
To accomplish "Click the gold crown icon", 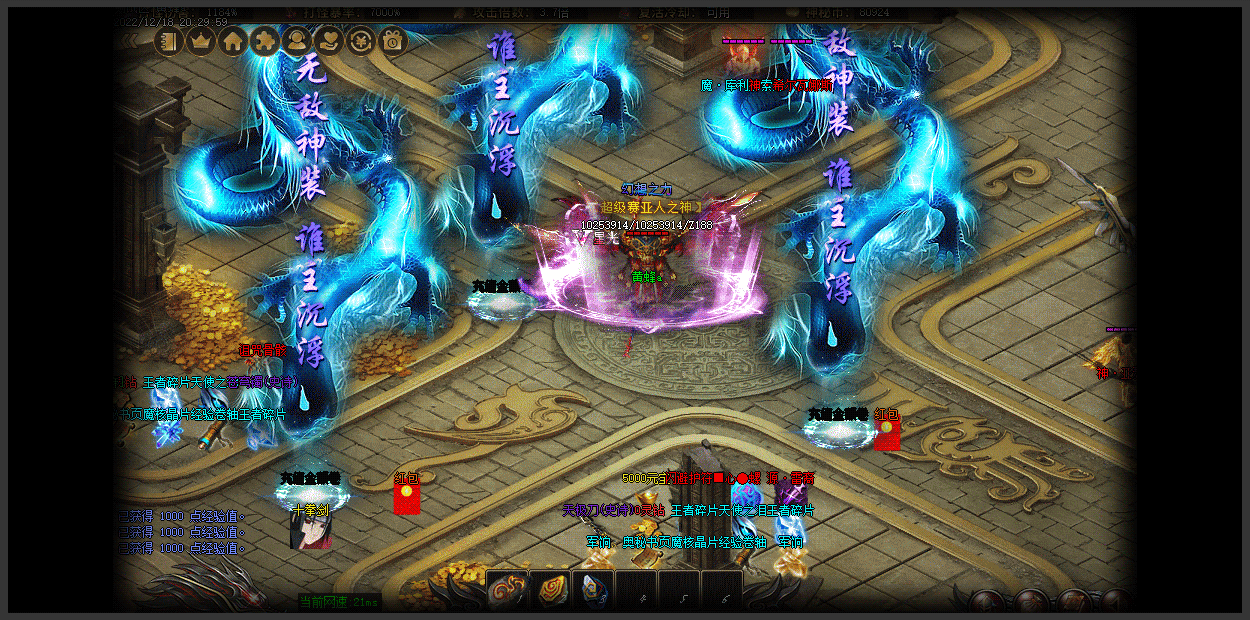I will 201,41.
